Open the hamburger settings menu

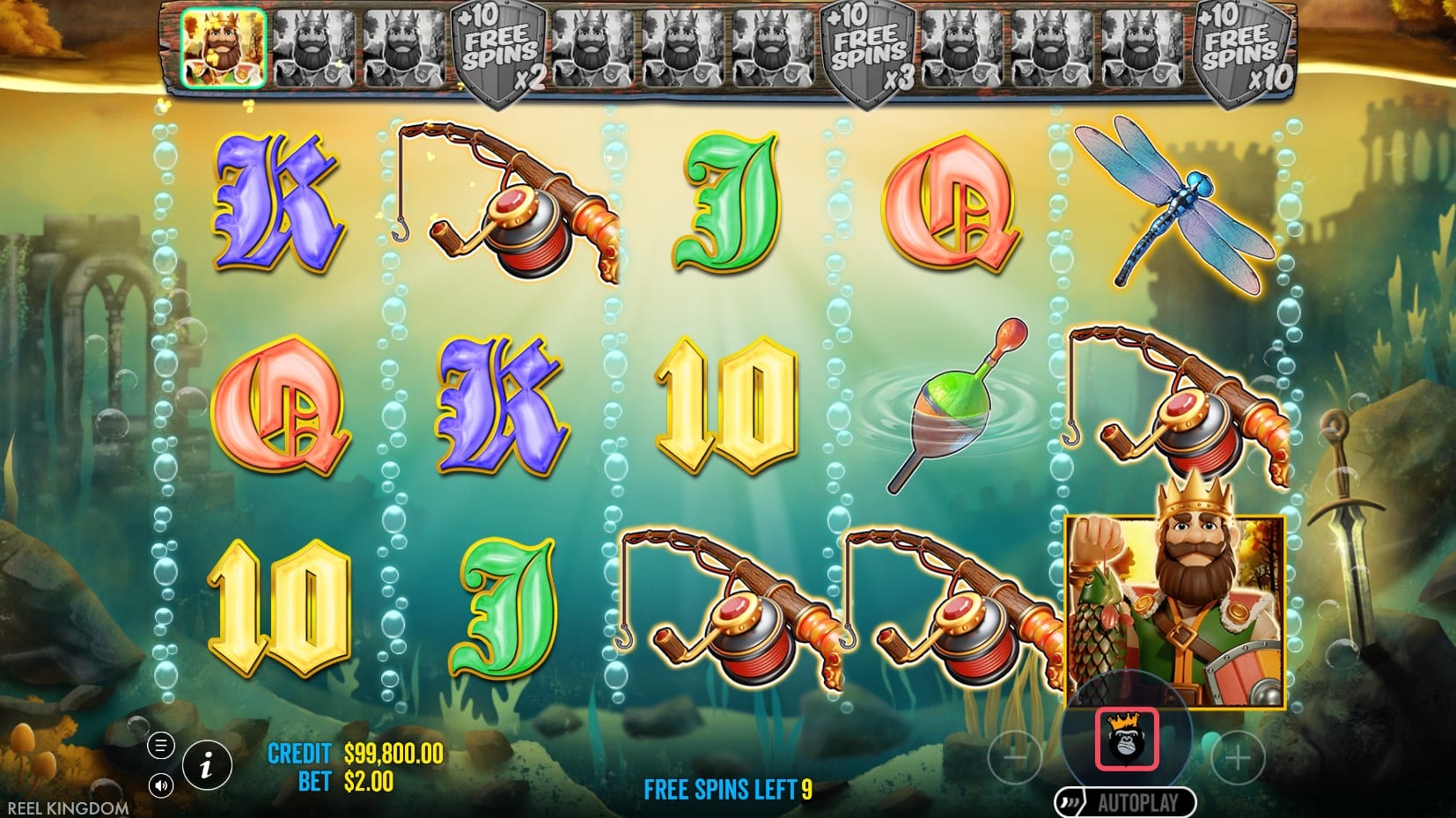click(x=161, y=747)
